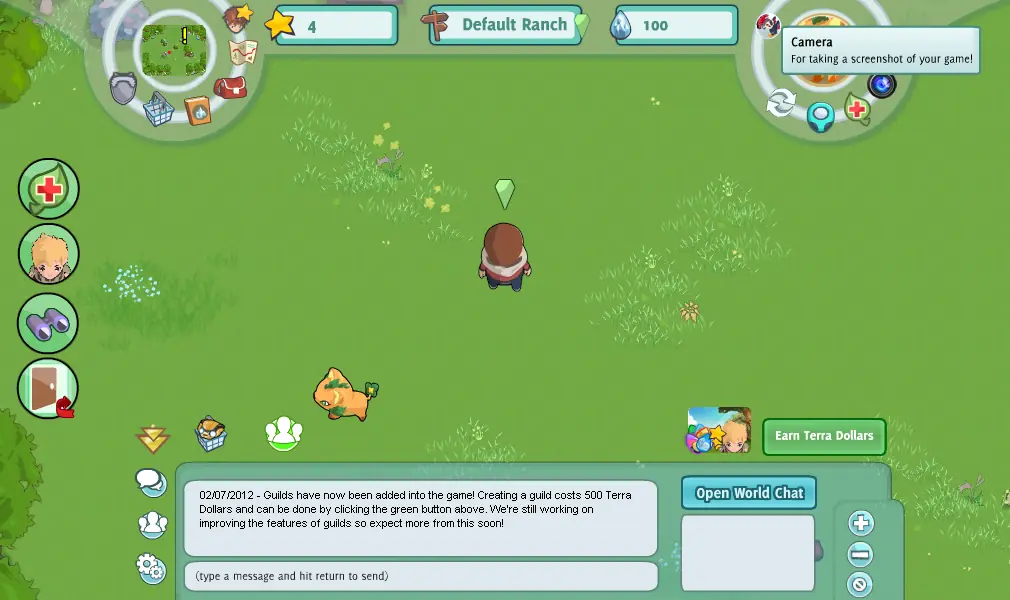
Task: Click the door exit button
Action: coord(48,388)
